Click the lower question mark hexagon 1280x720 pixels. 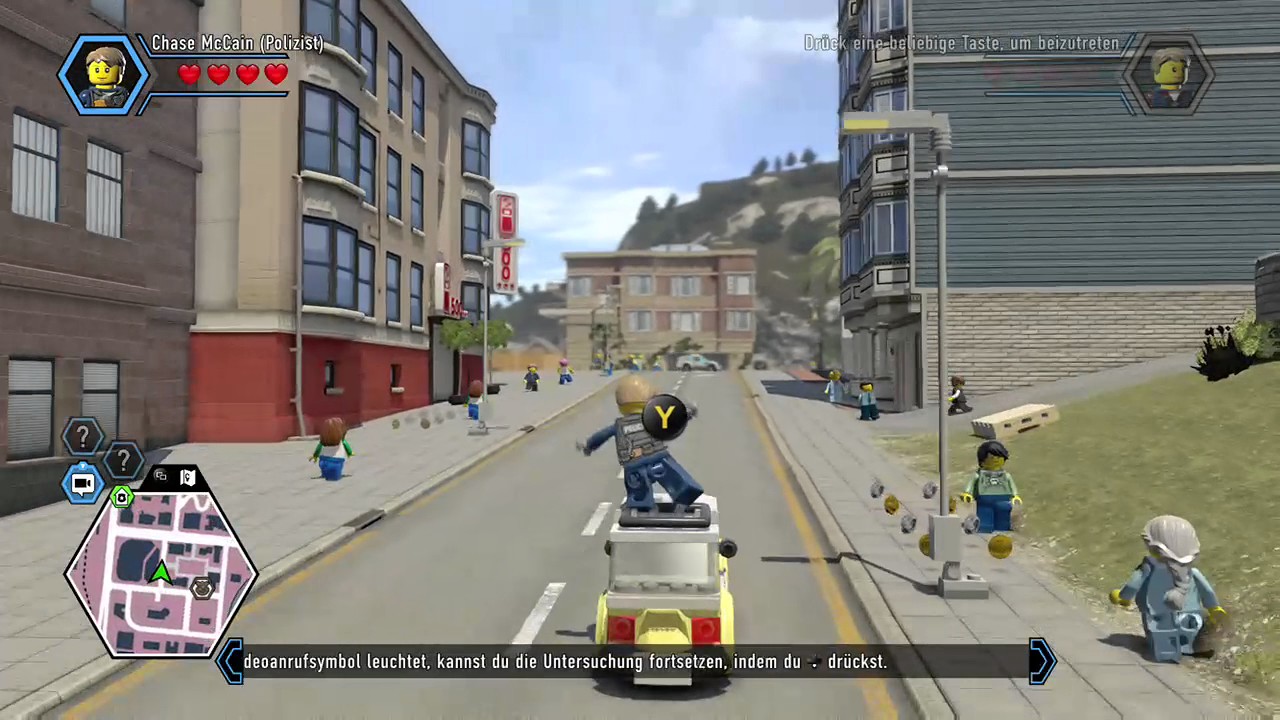(x=123, y=461)
